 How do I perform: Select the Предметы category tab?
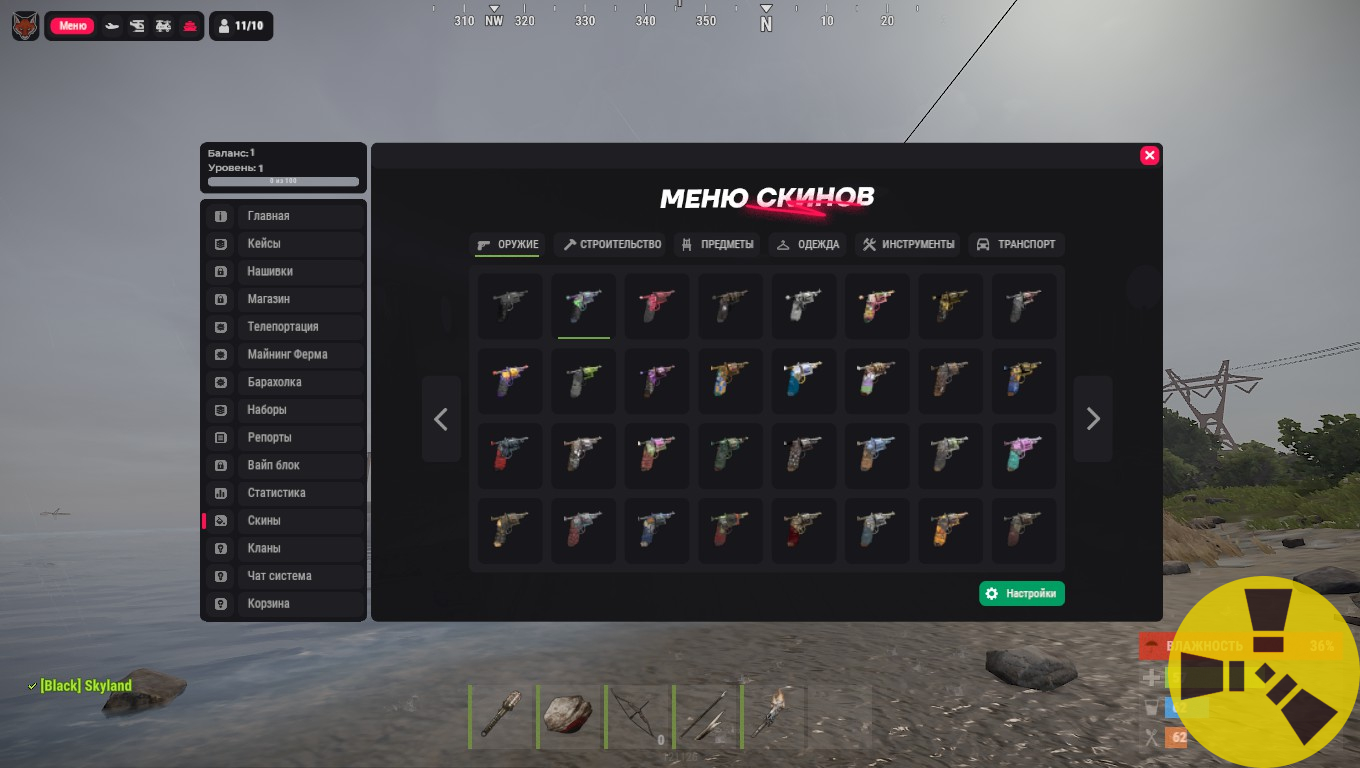(x=717, y=244)
